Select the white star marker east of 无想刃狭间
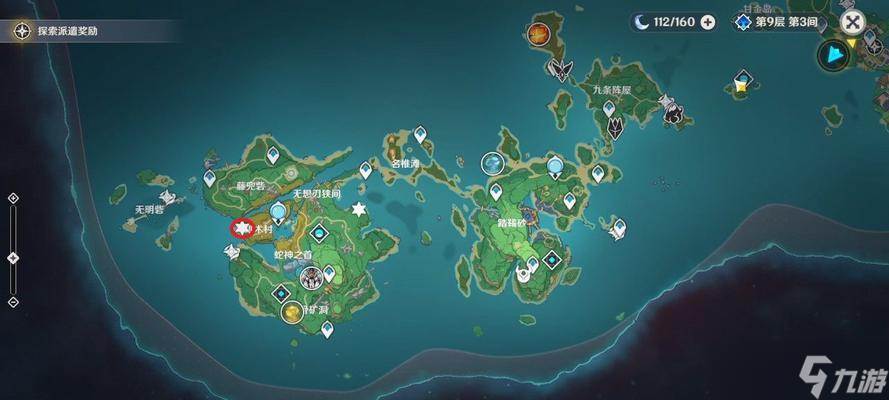Viewport: 889px width, 400px height. (x=359, y=209)
